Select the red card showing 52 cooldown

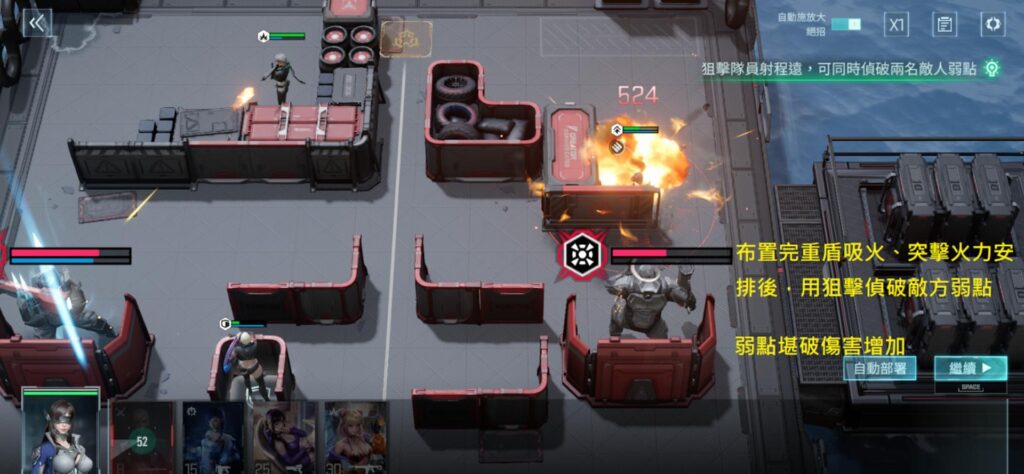click(141, 438)
